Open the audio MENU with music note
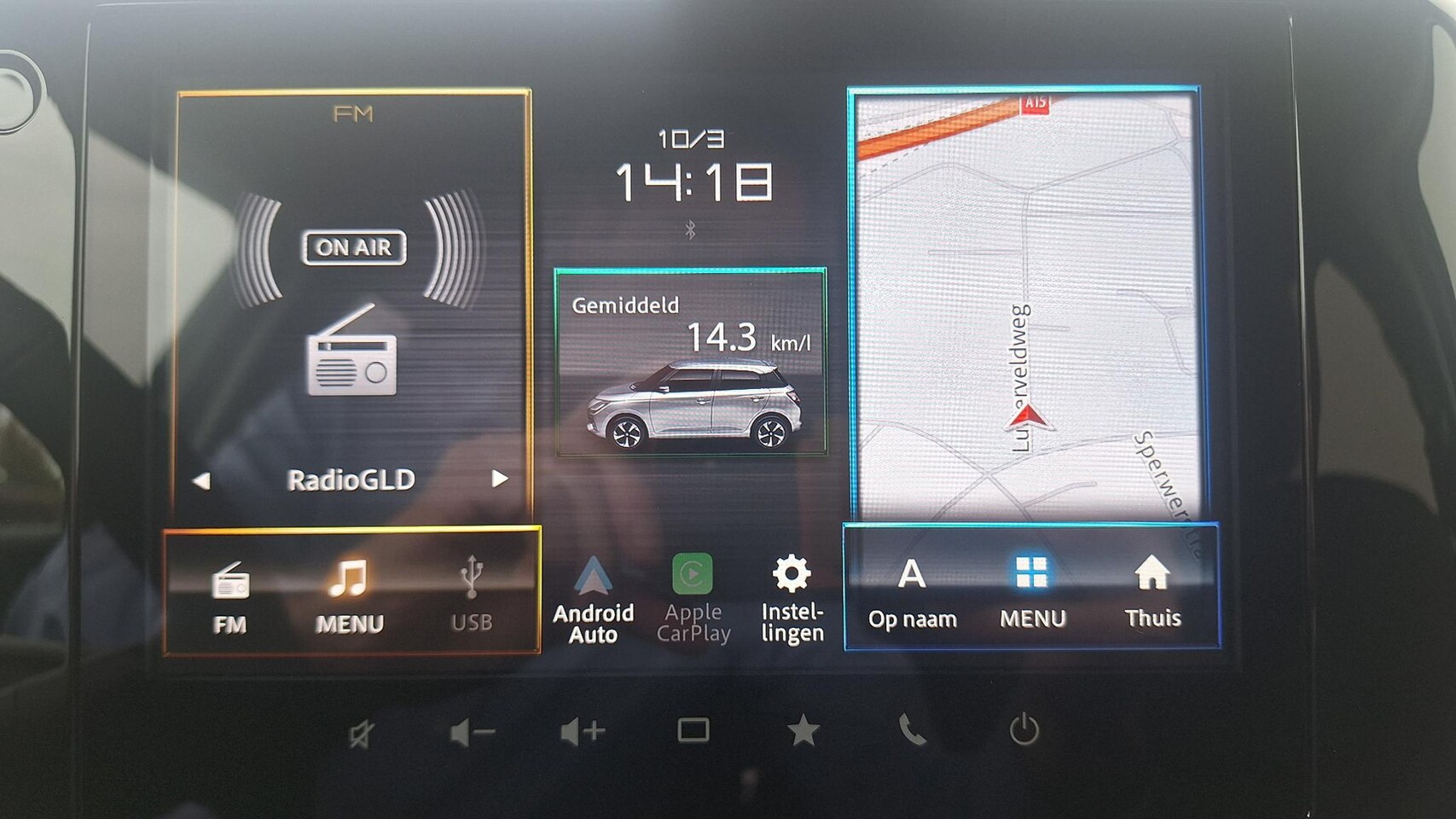The image size is (1456, 819). [x=349, y=595]
